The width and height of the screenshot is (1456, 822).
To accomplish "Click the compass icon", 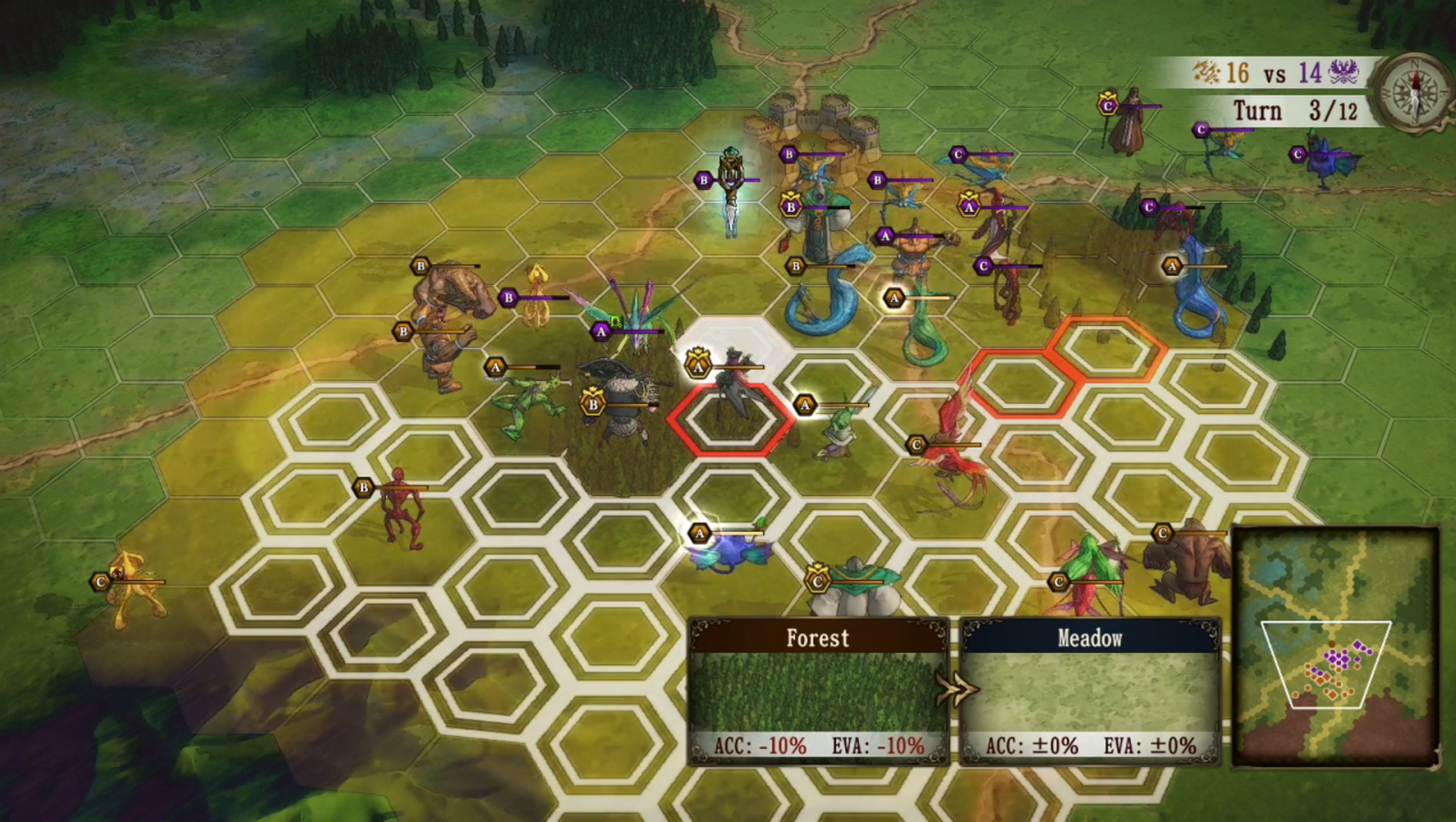I will click(1415, 91).
